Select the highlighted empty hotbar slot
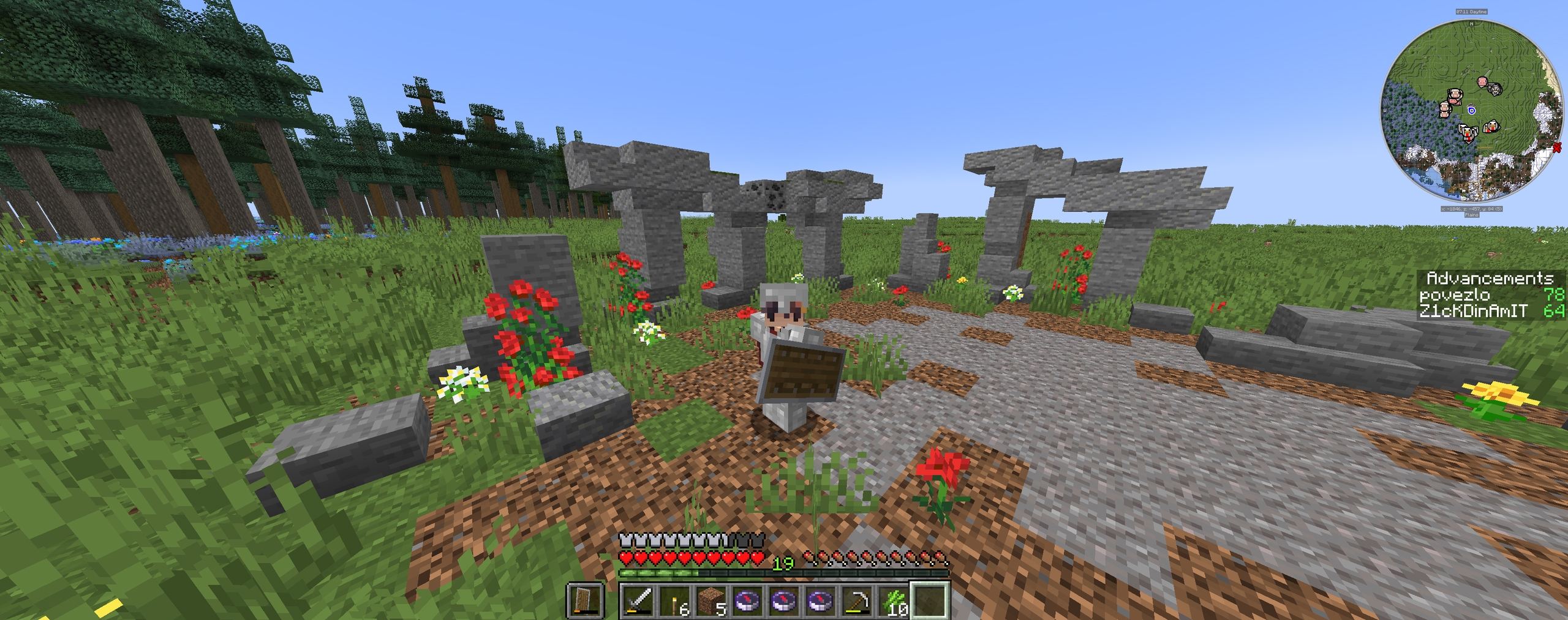This screenshot has height=620, width=1568. click(930, 600)
